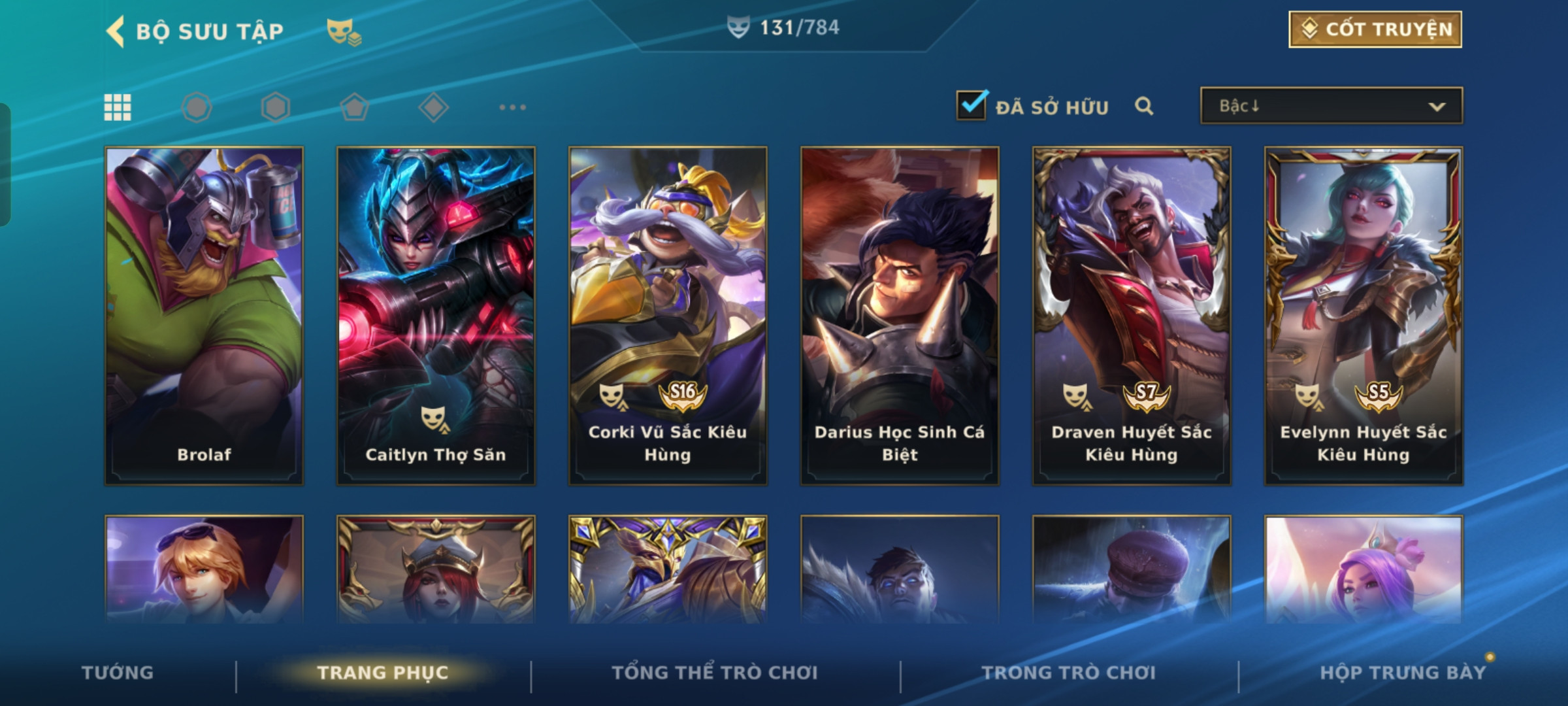The image size is (1568, 706).
Task: Click the magnifying glass search icon
Action: (1144, 106)
